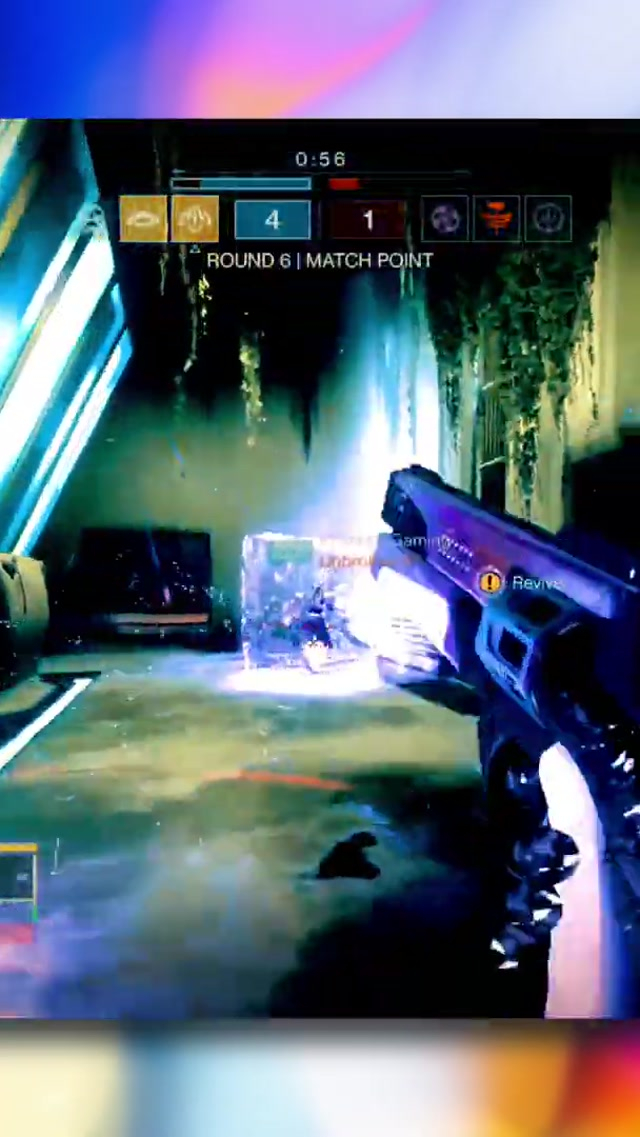Select the greyed-out enemy guardian icon
Screen dimensions: 640x1137
tap(548, 219)
